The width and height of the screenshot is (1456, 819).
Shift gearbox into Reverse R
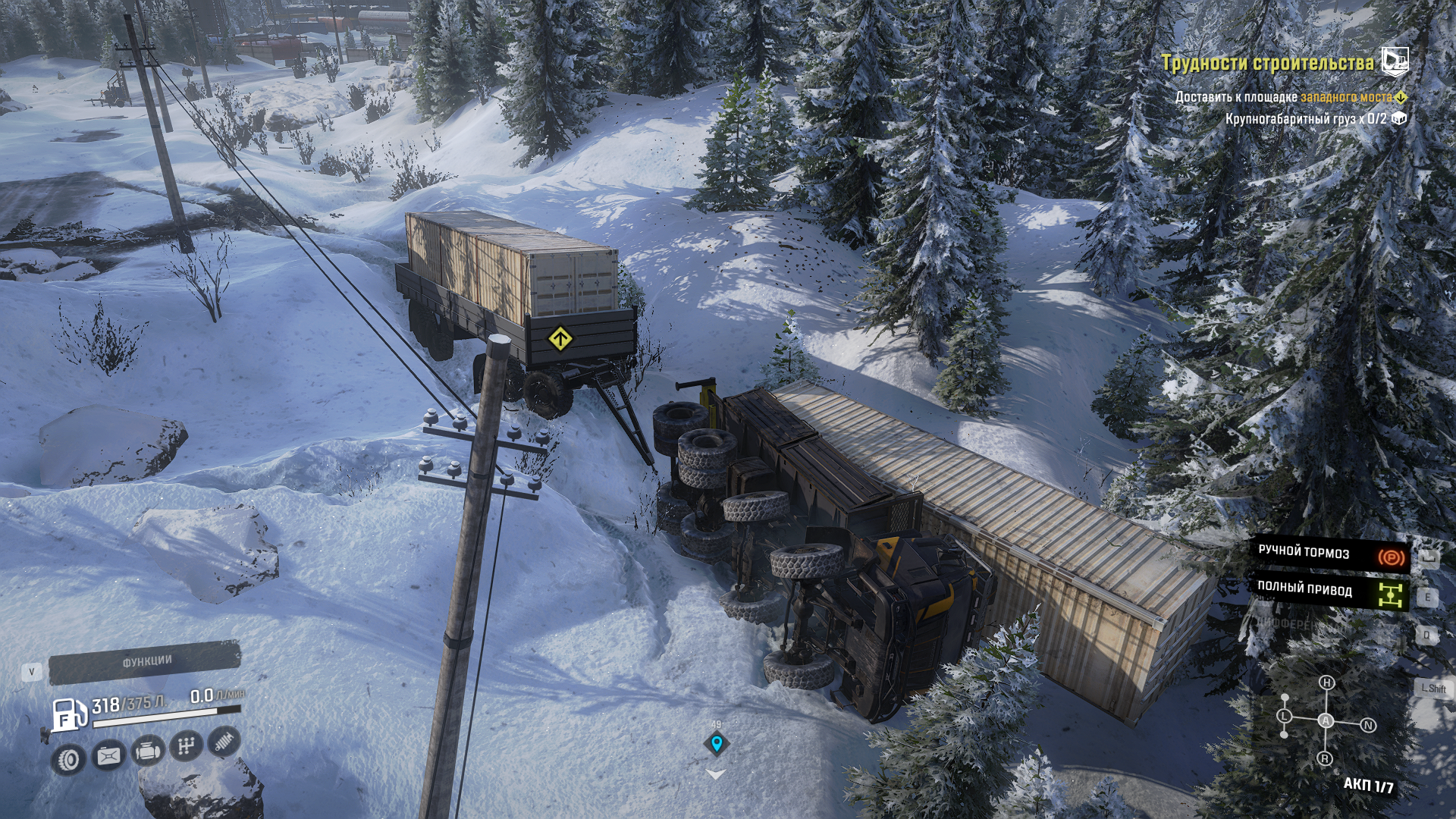[x=1325, y=758]
